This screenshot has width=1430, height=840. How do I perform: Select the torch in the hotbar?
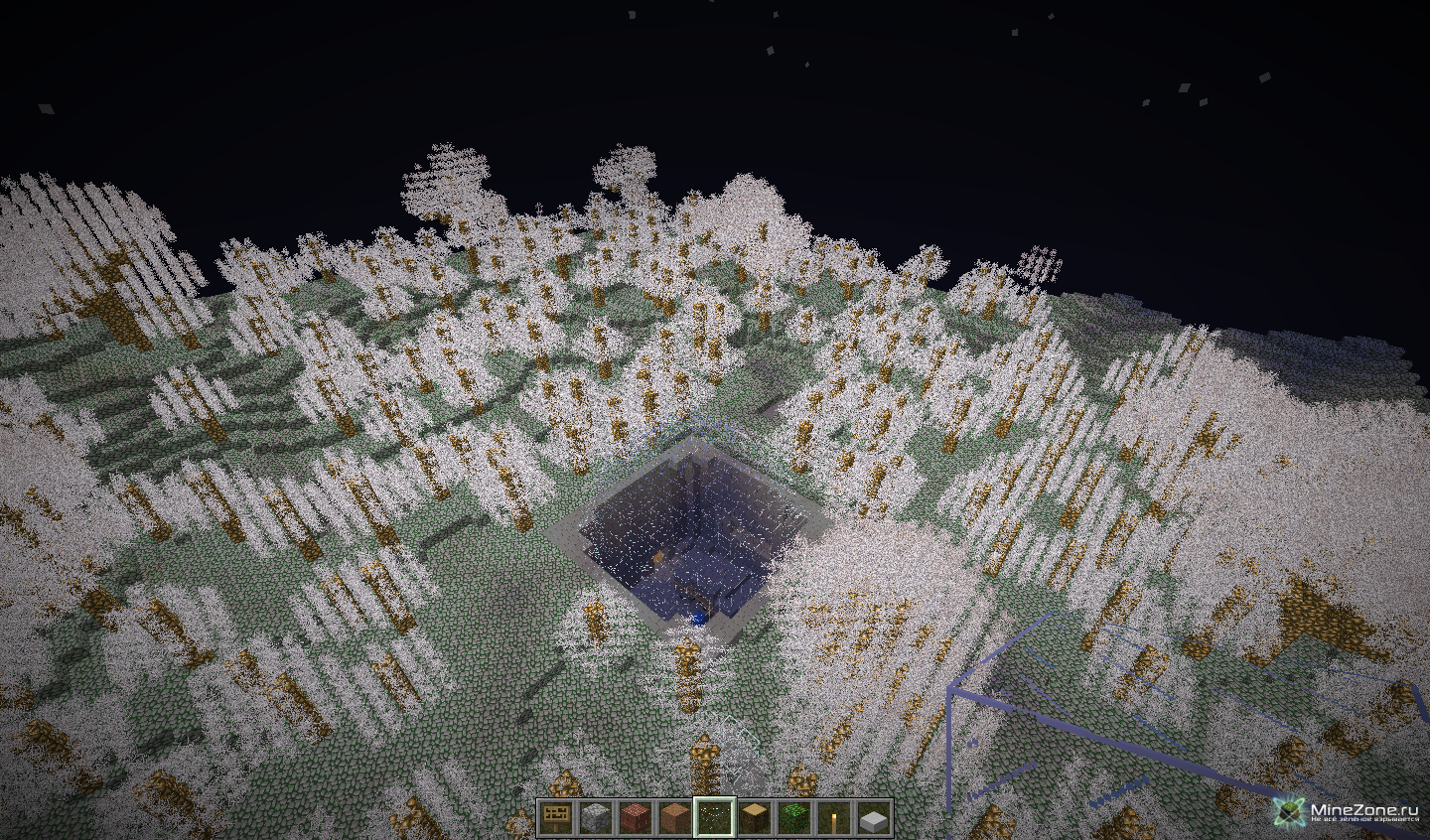click(x=833, y=817)
